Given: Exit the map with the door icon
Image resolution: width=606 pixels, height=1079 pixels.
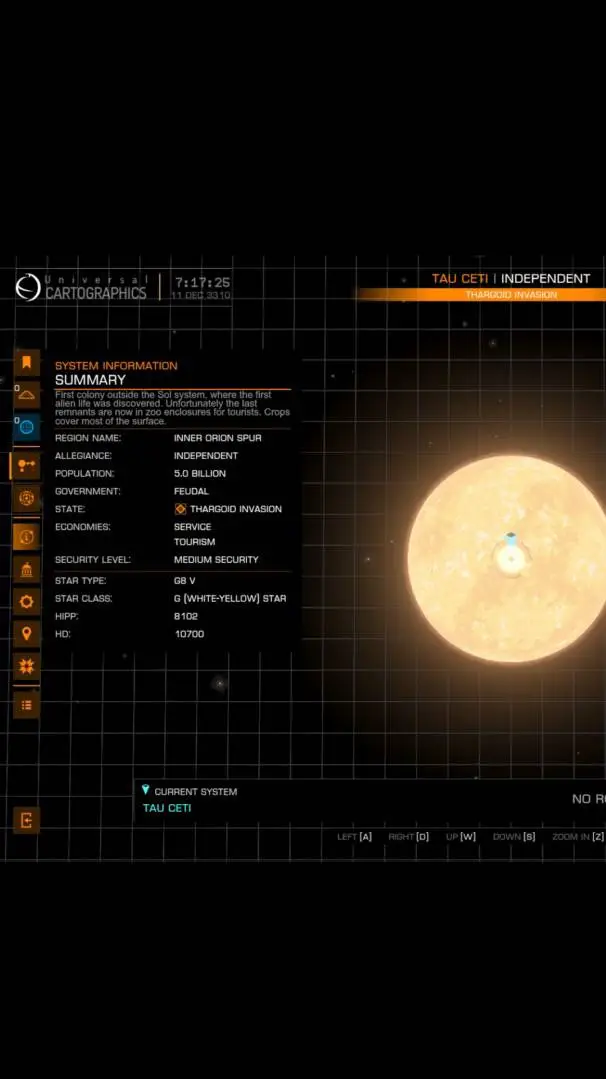Looking at the screenshot, I should [26, 820].
